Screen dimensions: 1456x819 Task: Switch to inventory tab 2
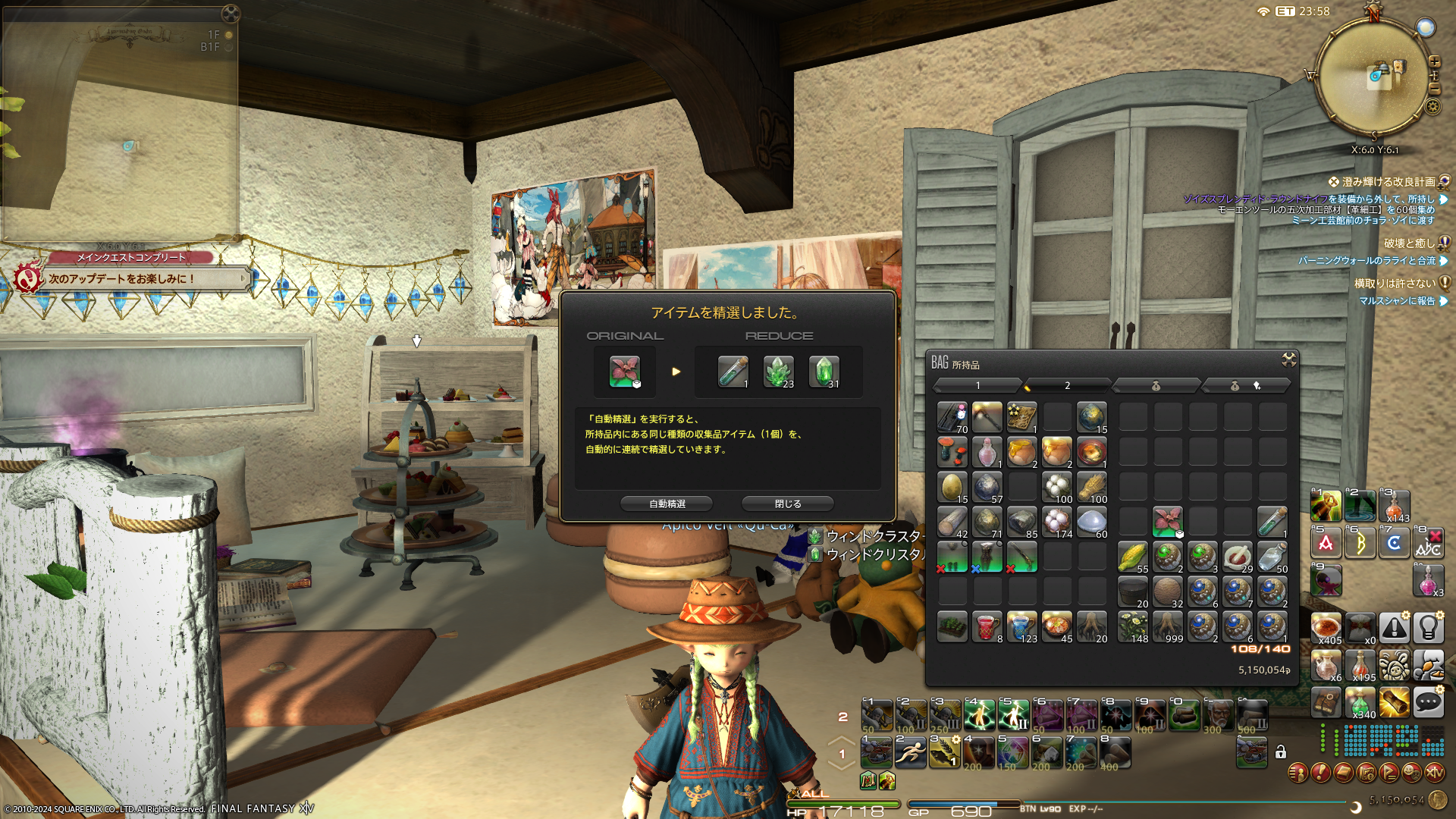pos(1067,386)
